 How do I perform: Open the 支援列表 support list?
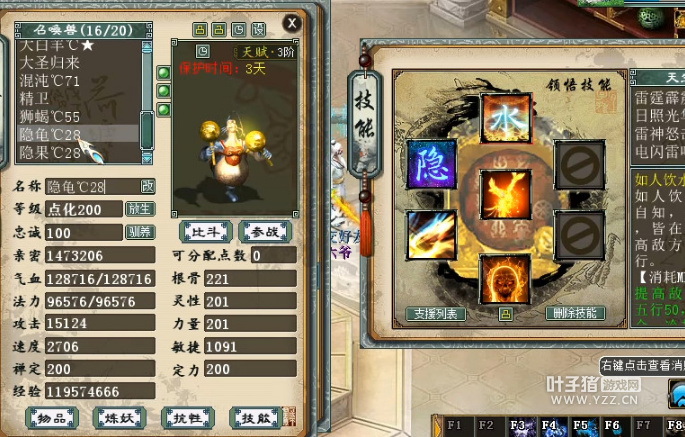437,314
